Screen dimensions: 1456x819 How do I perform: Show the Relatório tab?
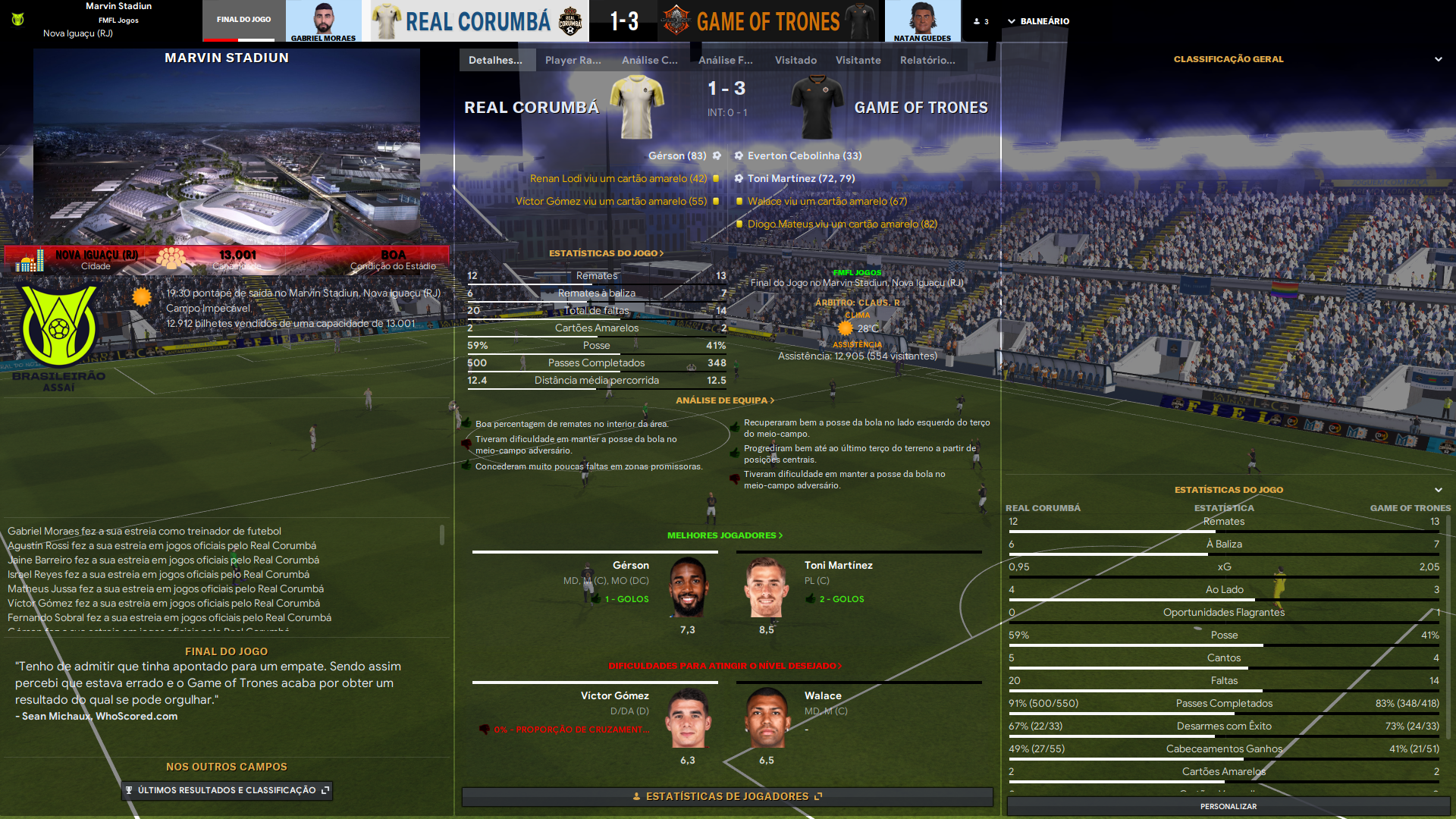point(927,60)
